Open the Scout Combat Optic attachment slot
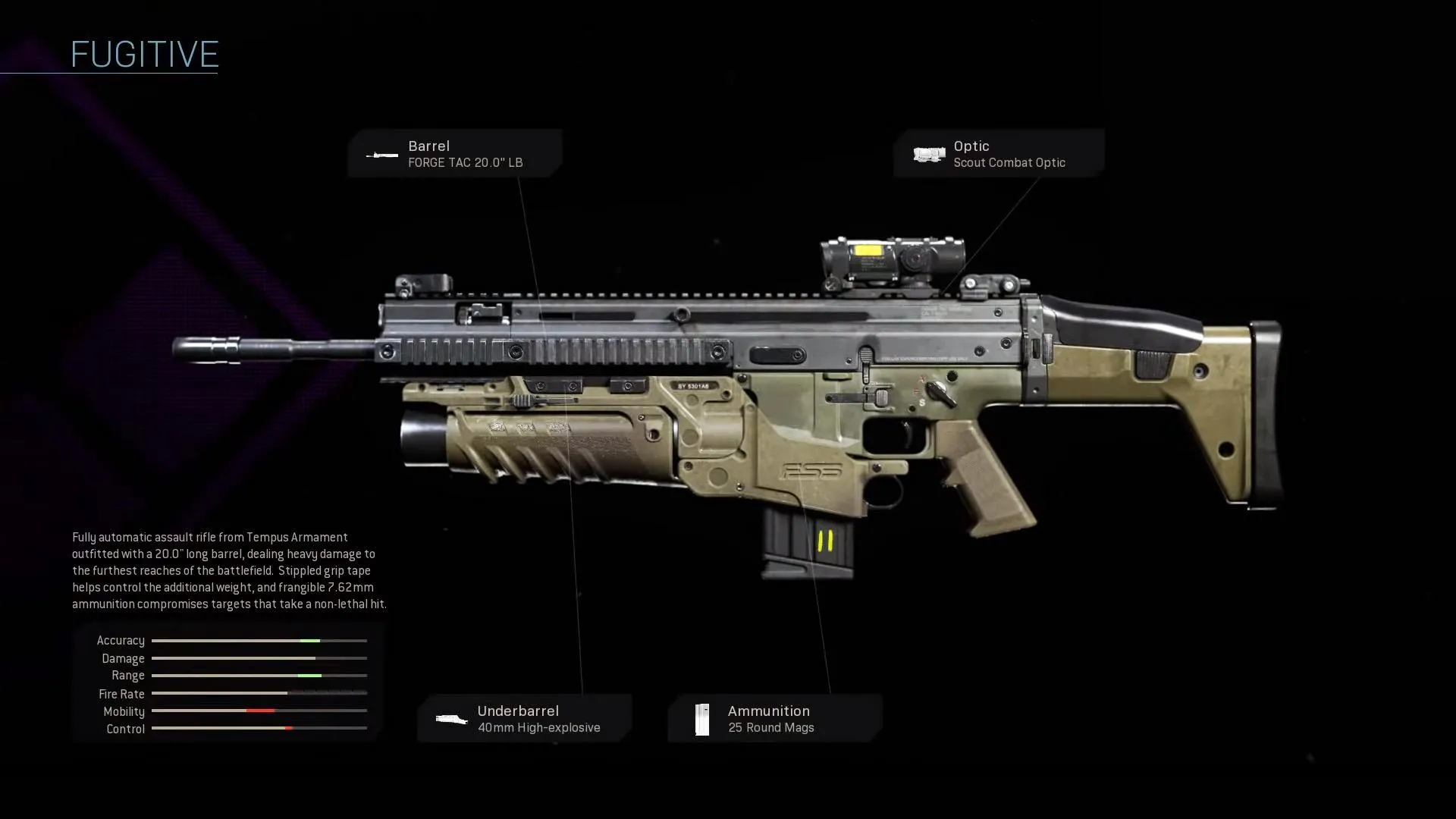Viewport: 1456px width, 819px height. coord(998,154)
